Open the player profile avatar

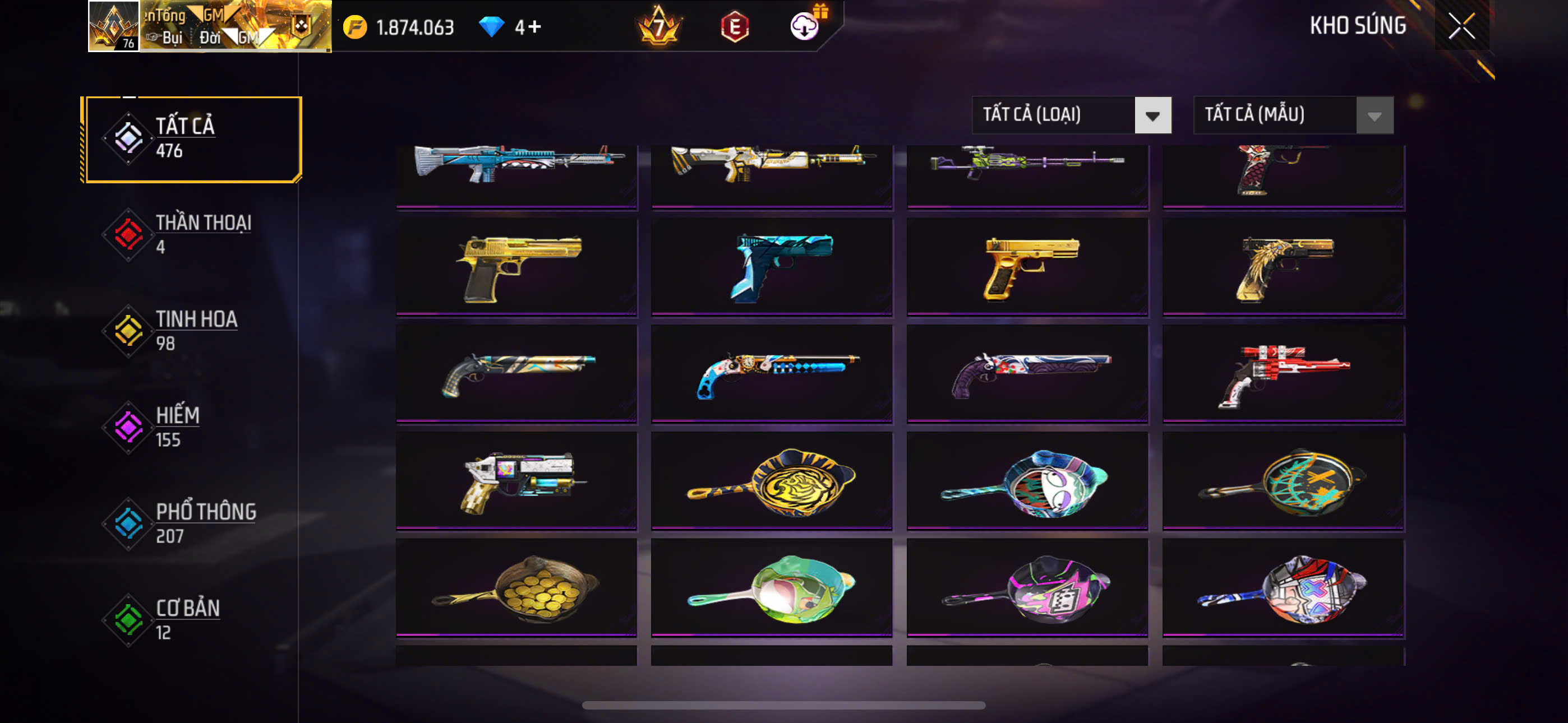[x=114, y=26]
